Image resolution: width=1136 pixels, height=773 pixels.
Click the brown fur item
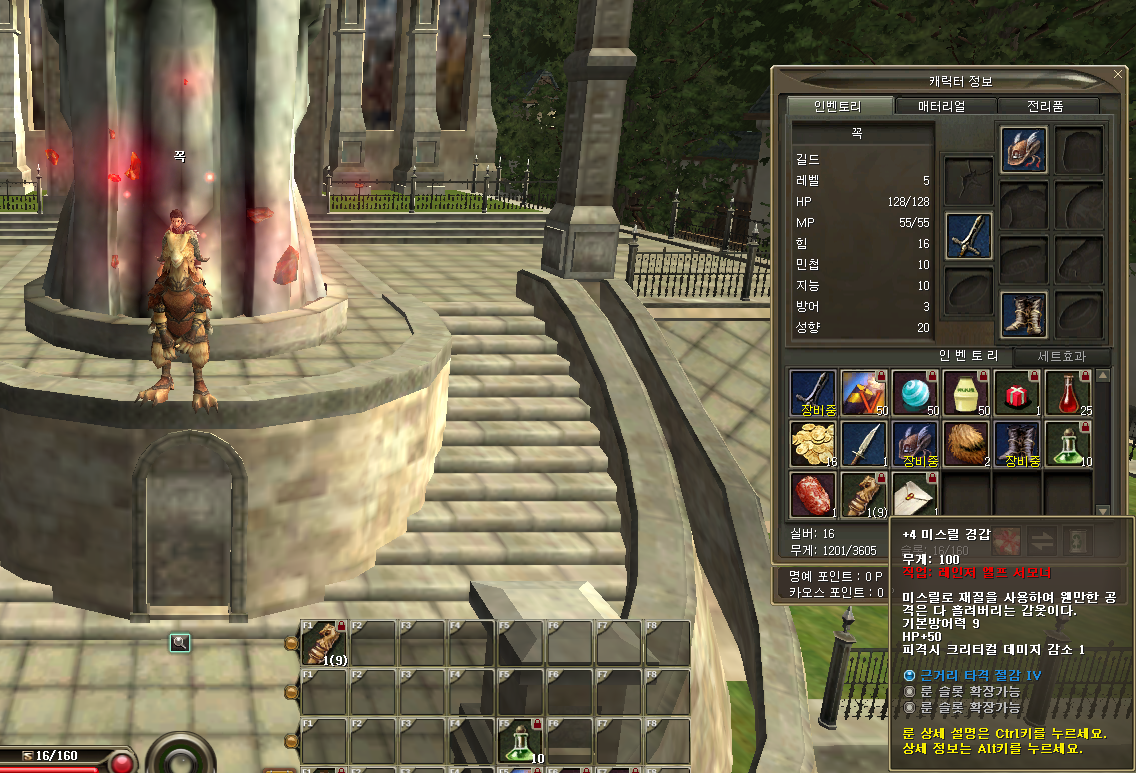(x=965, y=444)
